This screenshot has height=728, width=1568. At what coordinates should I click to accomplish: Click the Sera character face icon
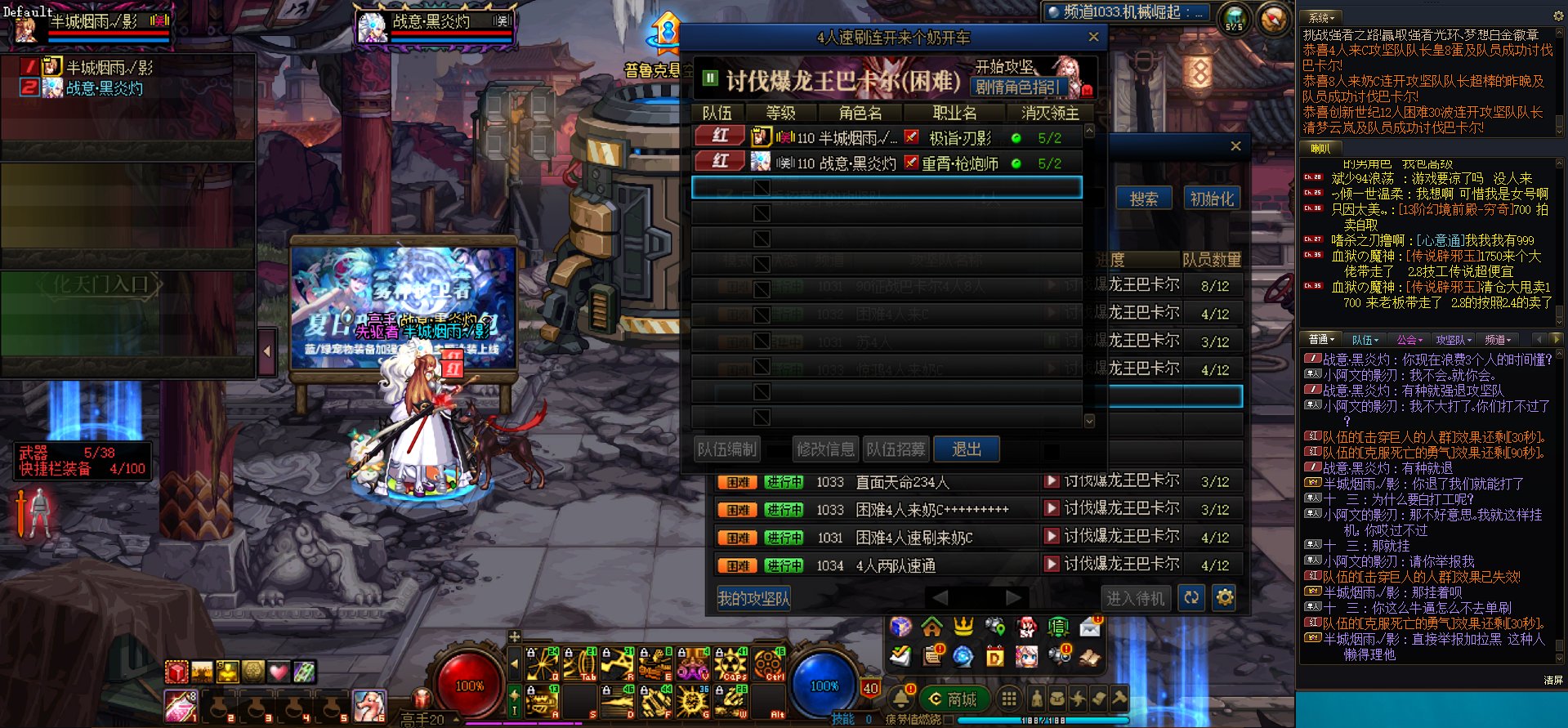click(1026, 656)
